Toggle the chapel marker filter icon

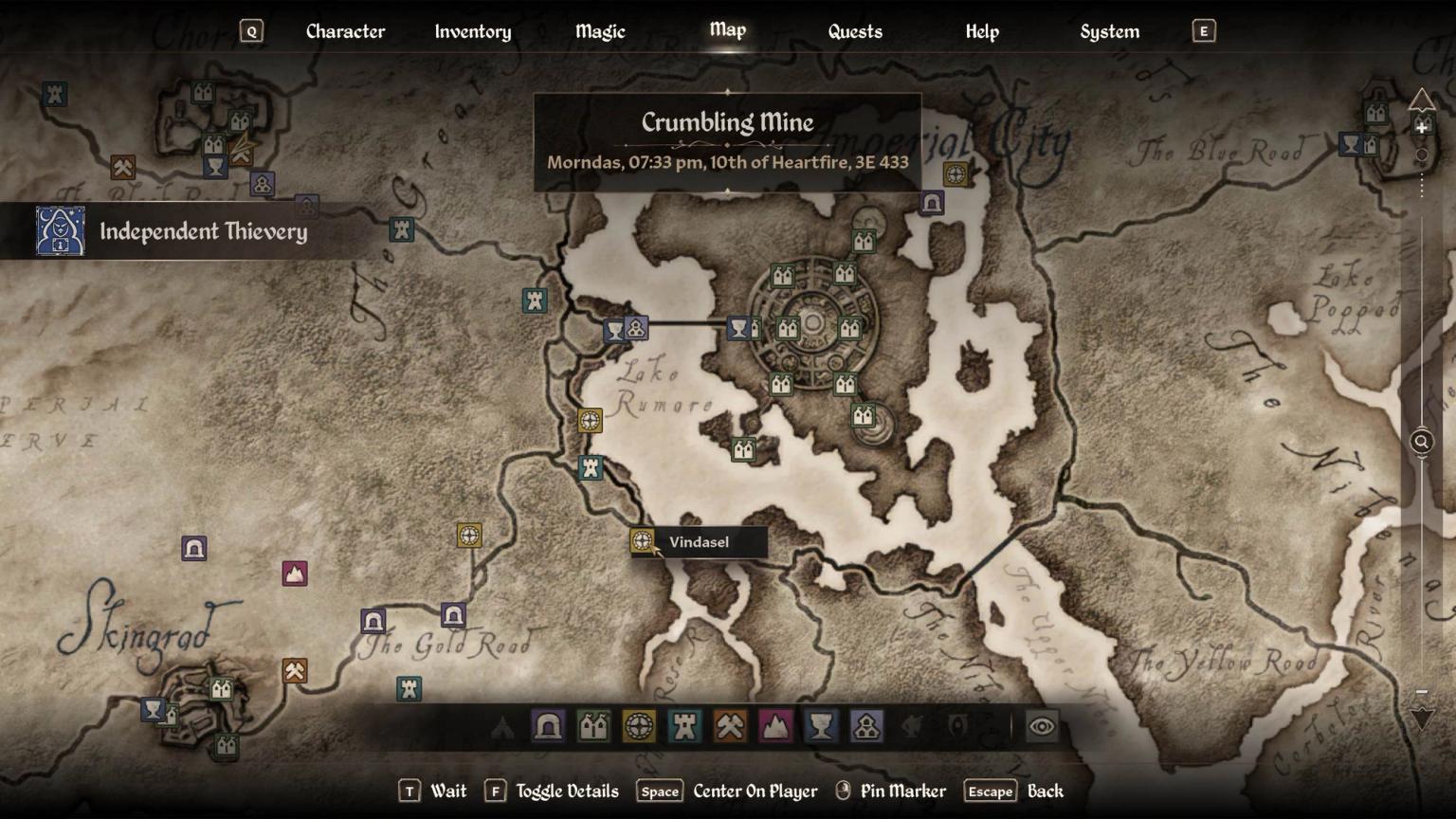(x=867, y=727)
